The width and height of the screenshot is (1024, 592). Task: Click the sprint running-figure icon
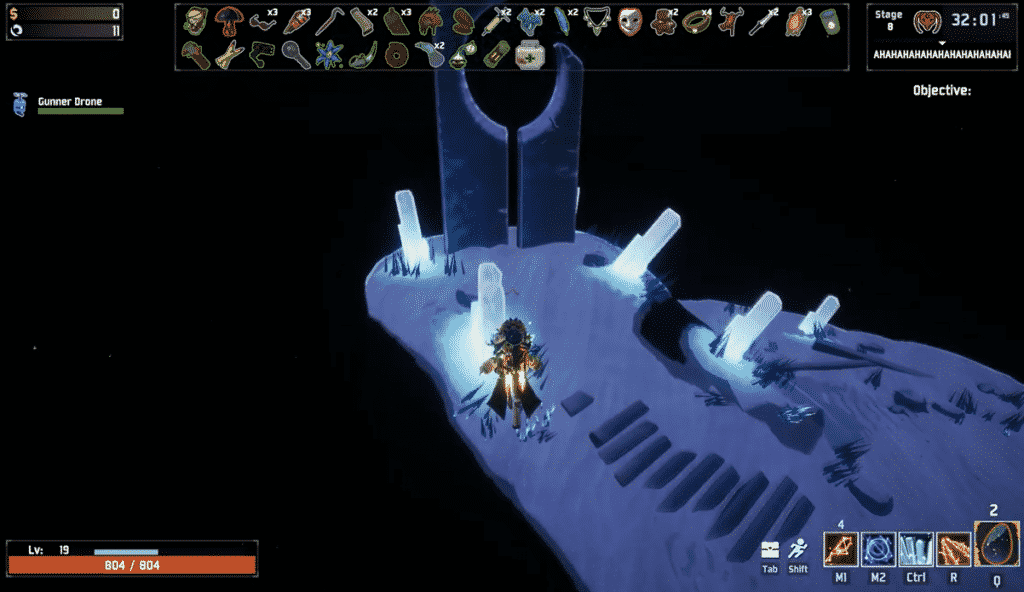(x=798, y=549)
